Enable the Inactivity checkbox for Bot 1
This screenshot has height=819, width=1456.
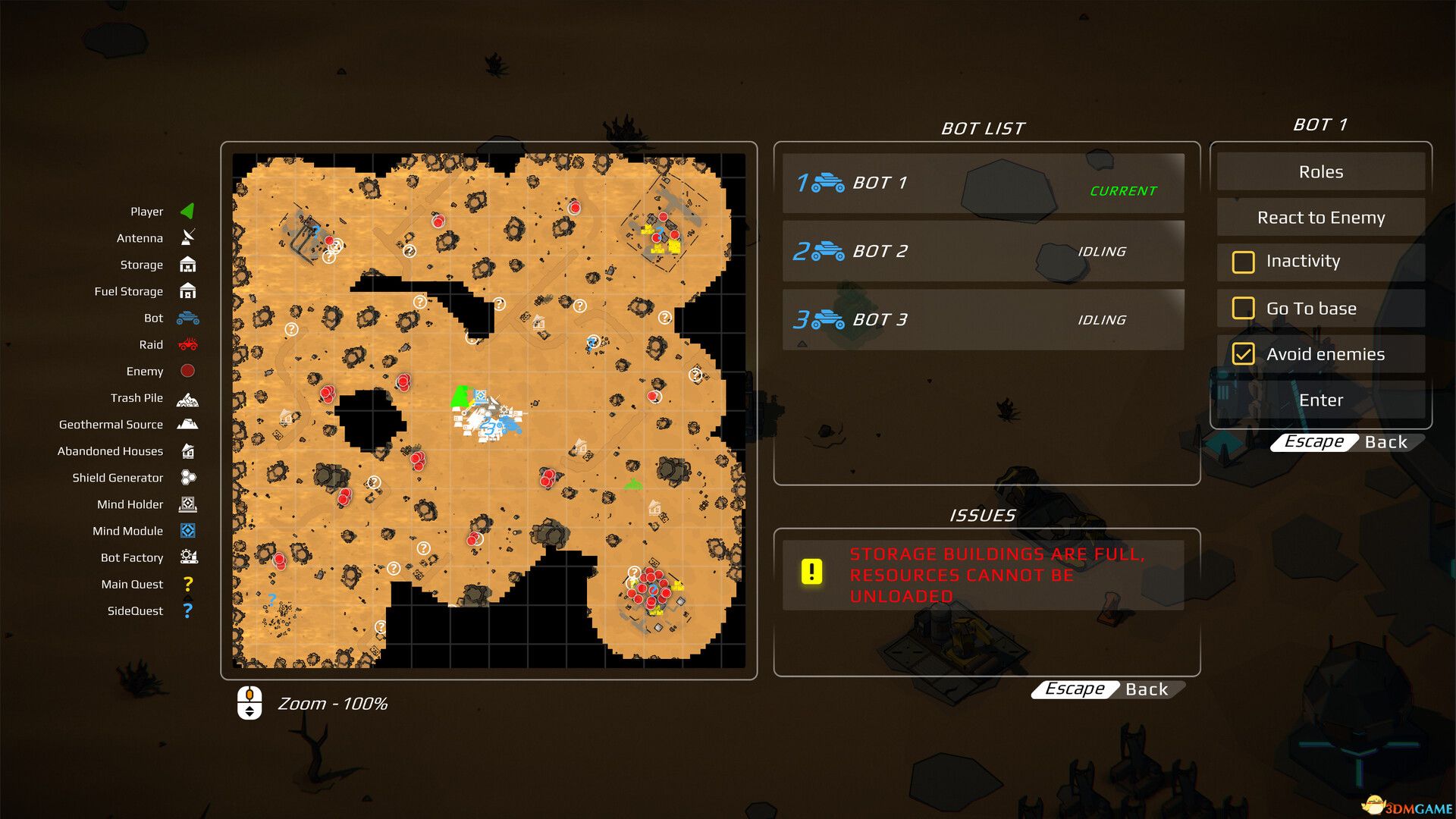click(x=1243, y=262)
